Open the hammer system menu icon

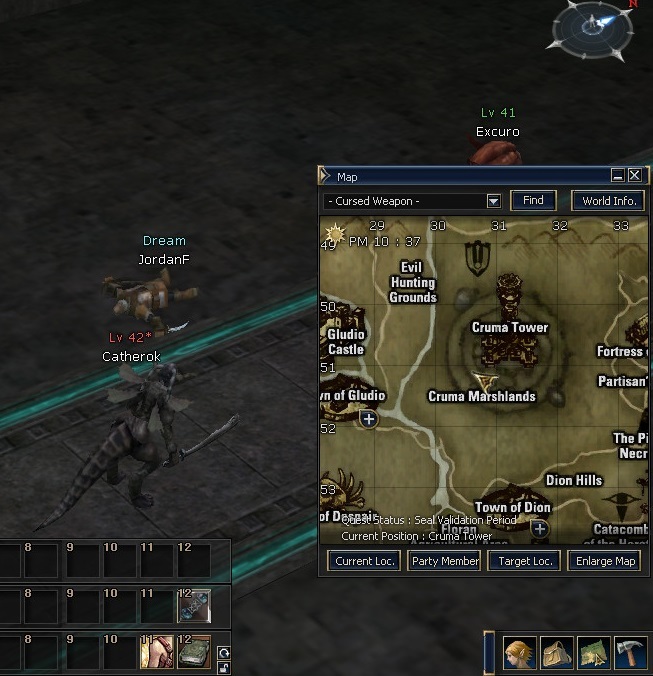(x=630, y=653)
